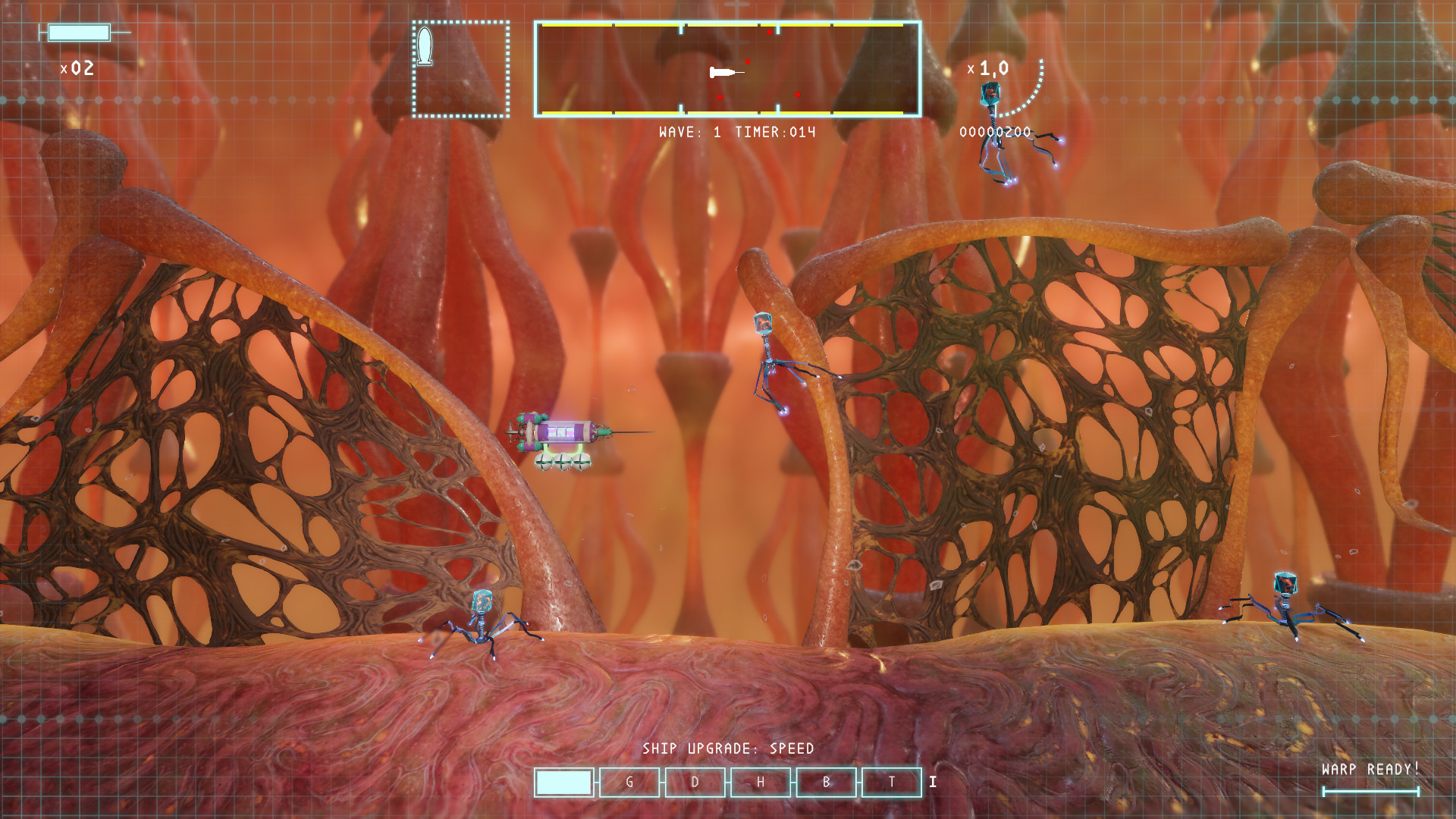Select the highlighted Speed upgrade slot

pyautogui.click(x=563, y=783)
